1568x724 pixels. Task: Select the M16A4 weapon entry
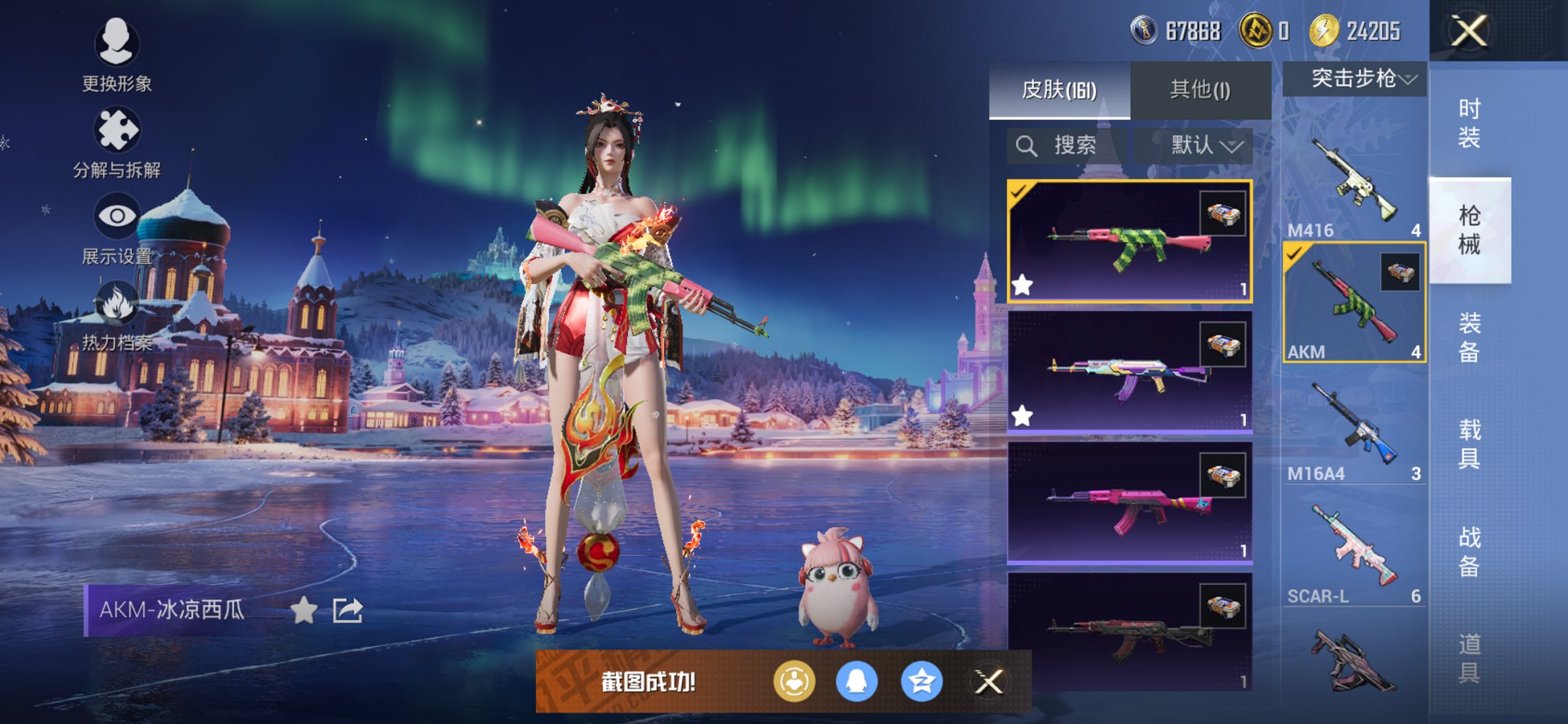tap(1354, 426)
